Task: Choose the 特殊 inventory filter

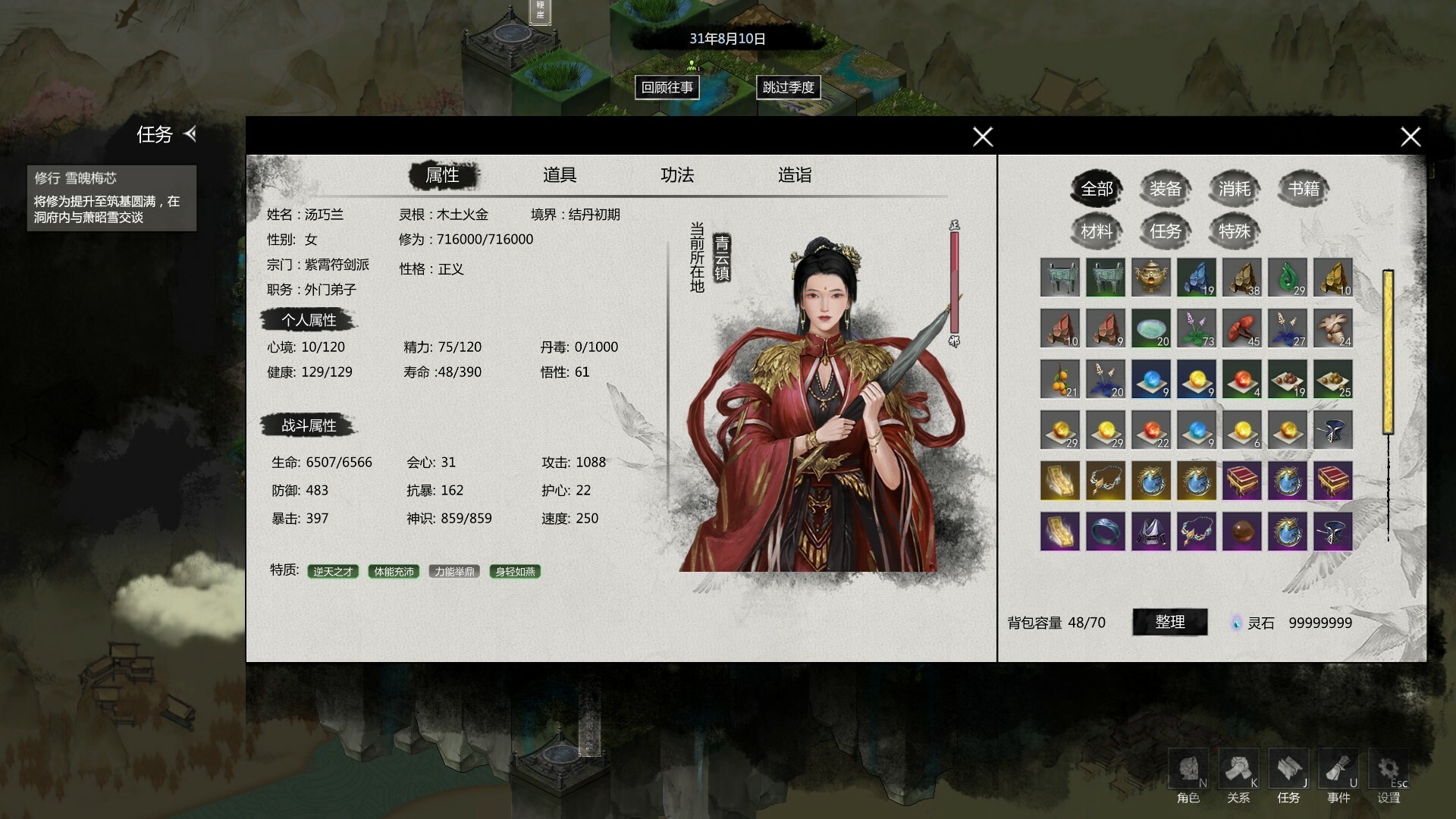Action: [1234, 231]
